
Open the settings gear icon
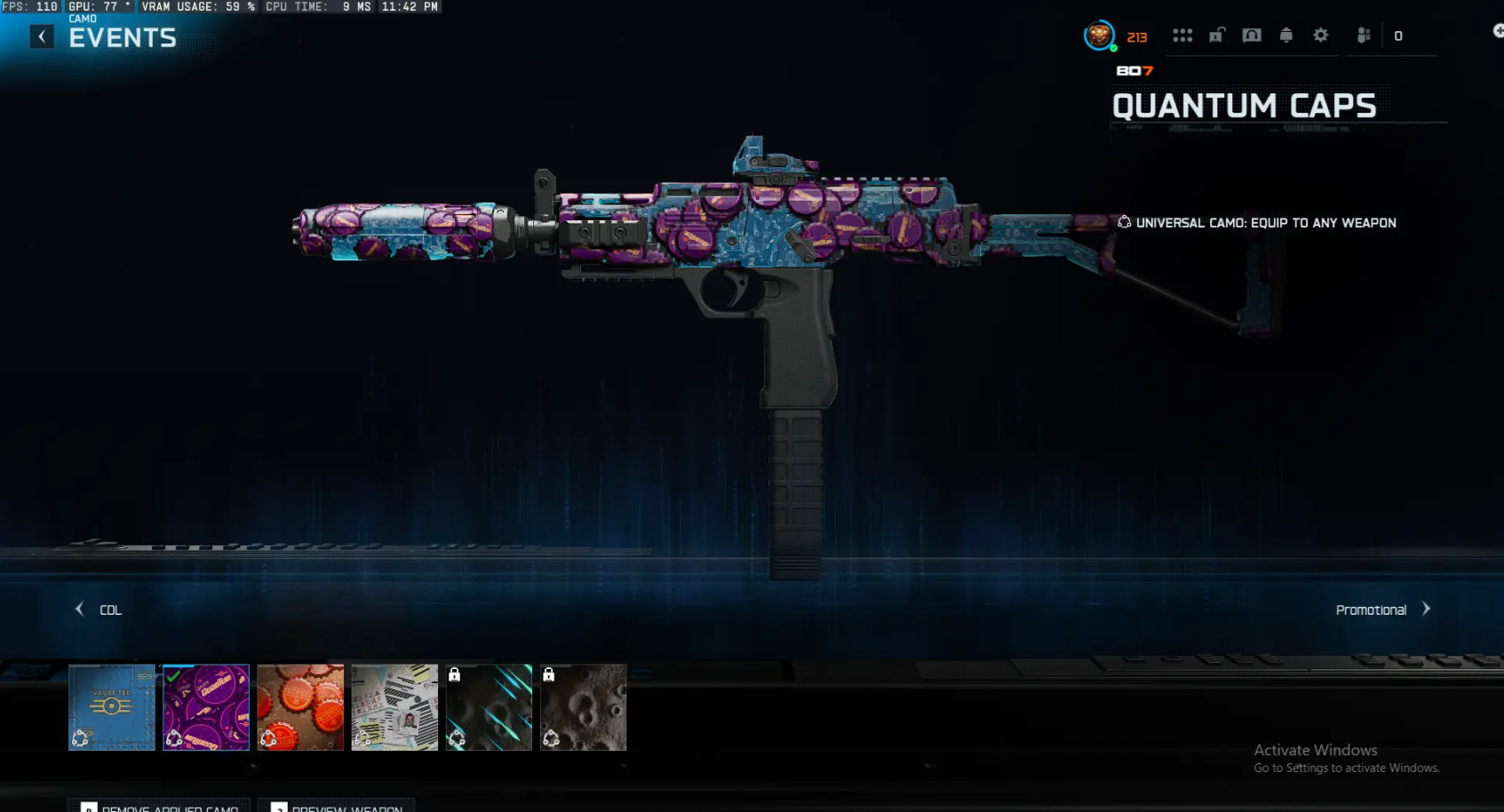(1320, 35)
